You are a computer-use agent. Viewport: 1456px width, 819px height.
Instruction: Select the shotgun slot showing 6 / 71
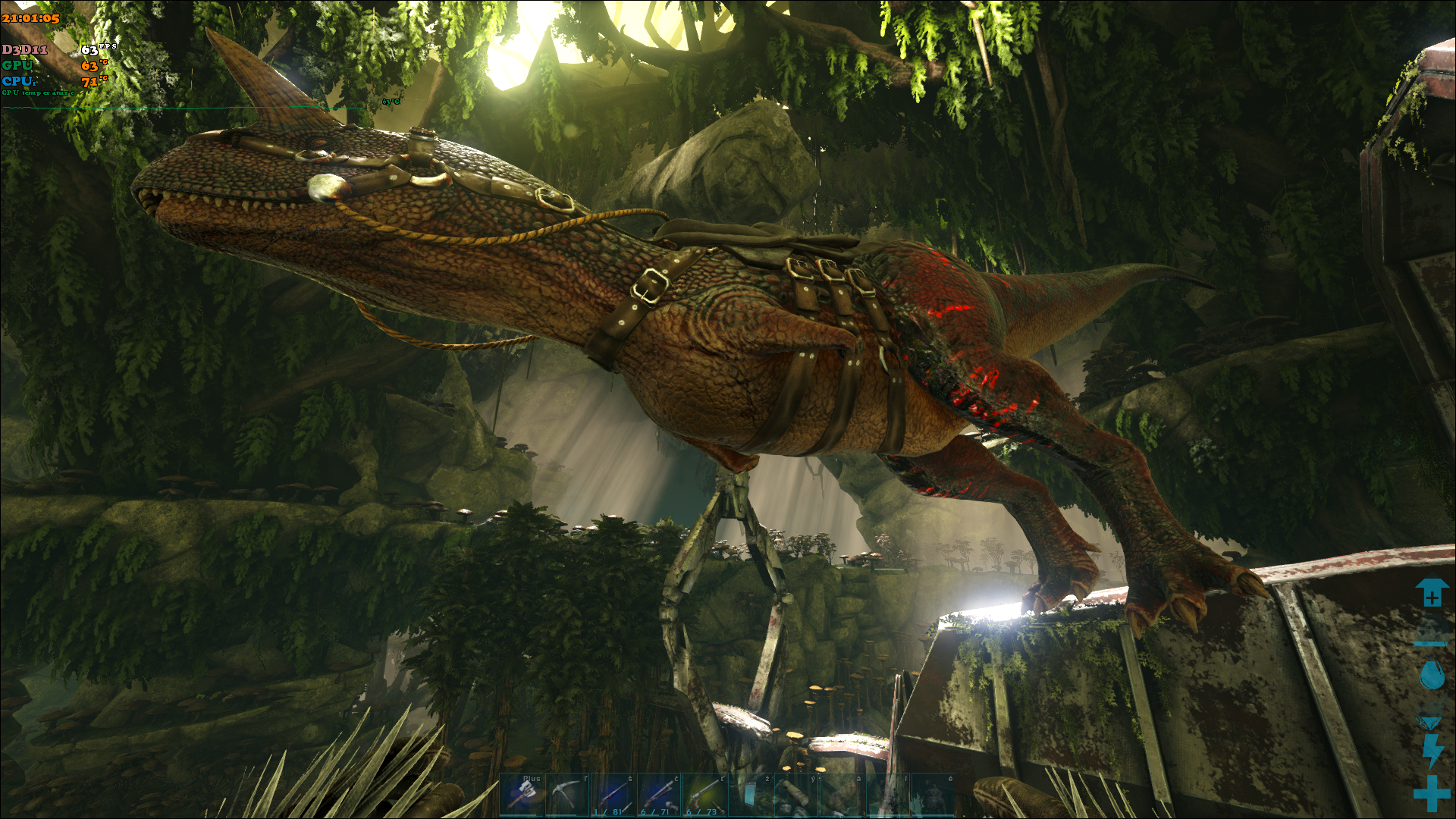(x=659, y=794)
